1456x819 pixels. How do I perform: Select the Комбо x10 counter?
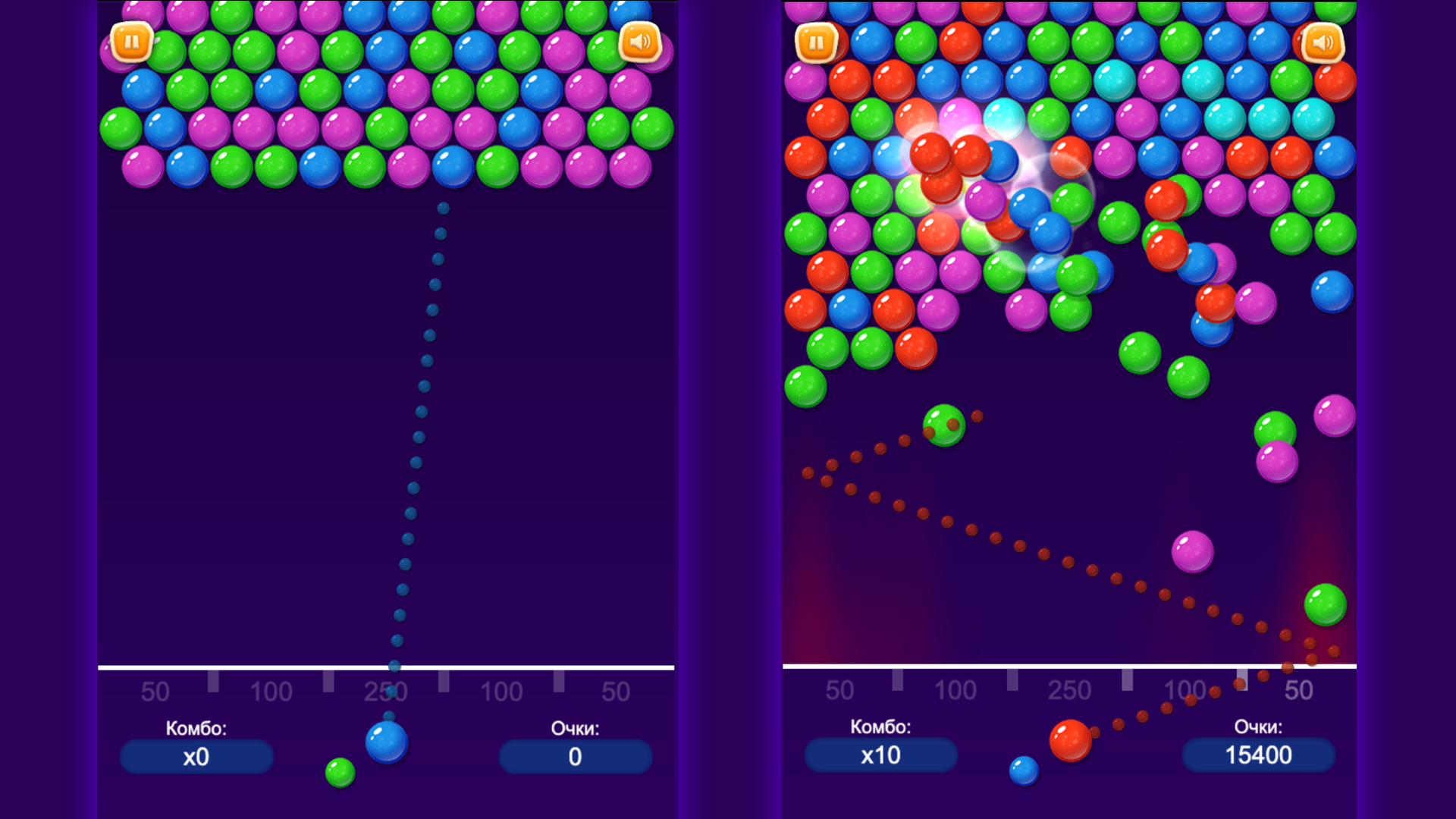point(880,755)
